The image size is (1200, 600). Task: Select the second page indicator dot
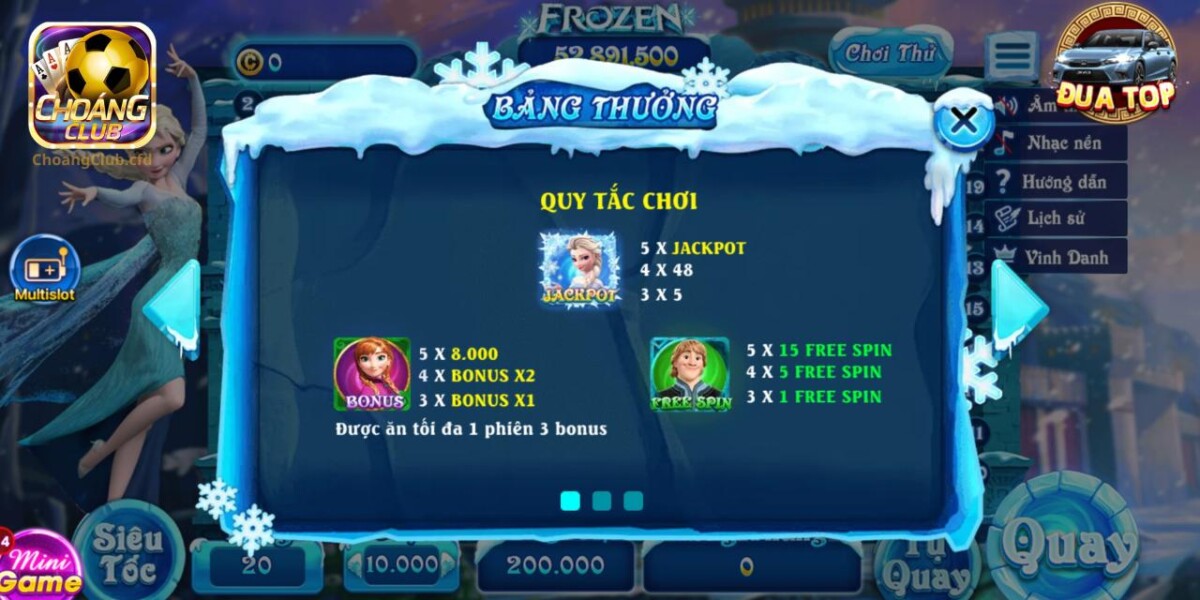pos(601,501)
